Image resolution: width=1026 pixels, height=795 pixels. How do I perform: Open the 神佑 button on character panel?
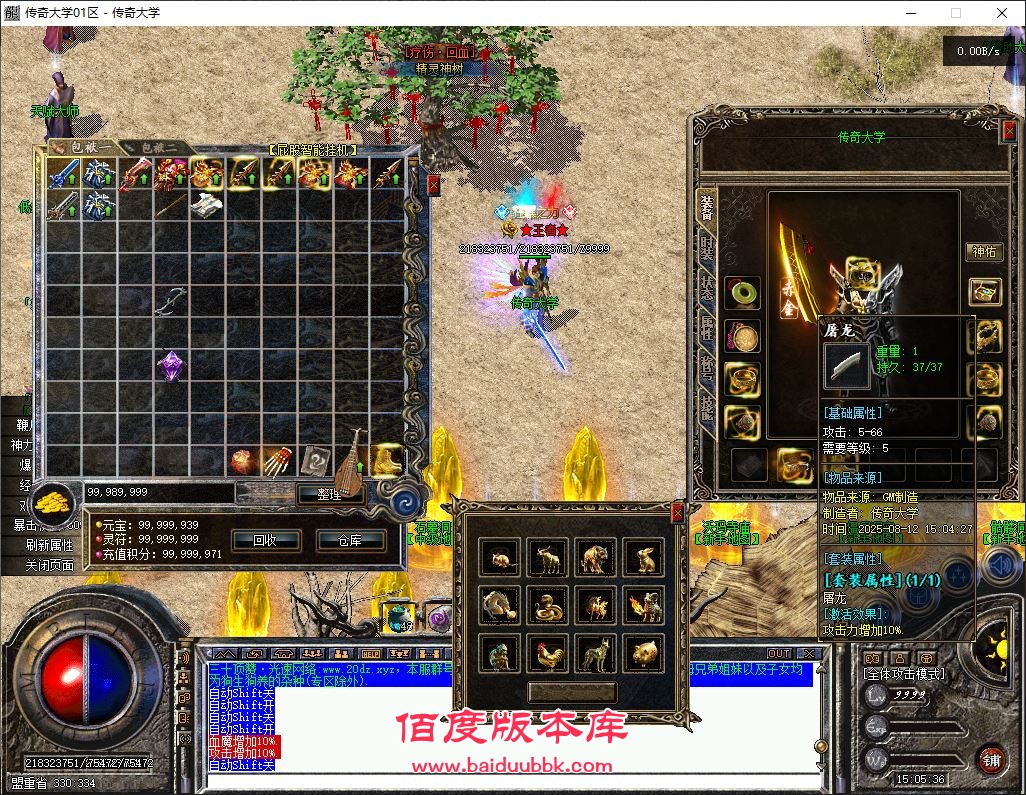(x=984, y=252)
